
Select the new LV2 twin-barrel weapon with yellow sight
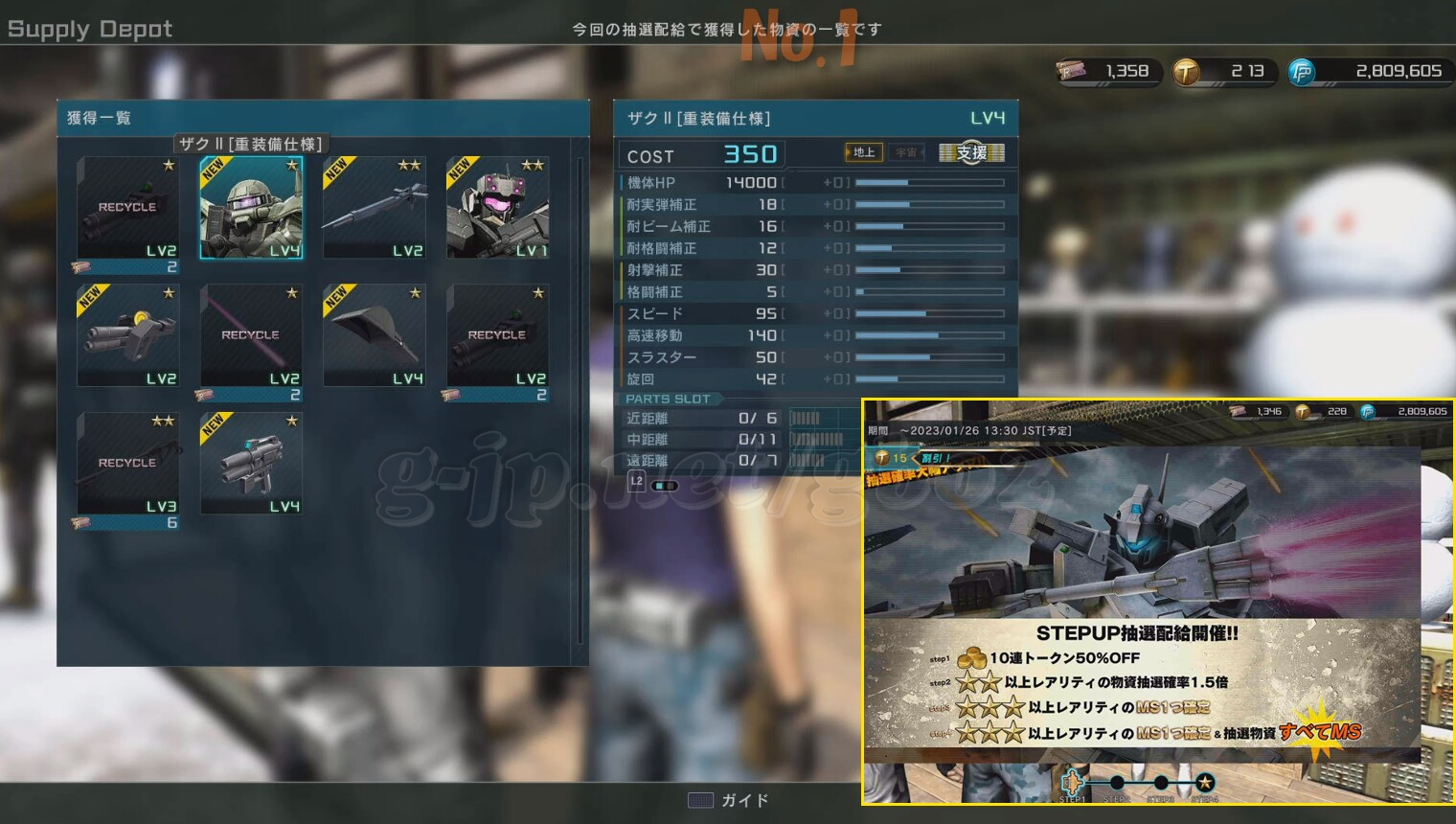point(128,335)
